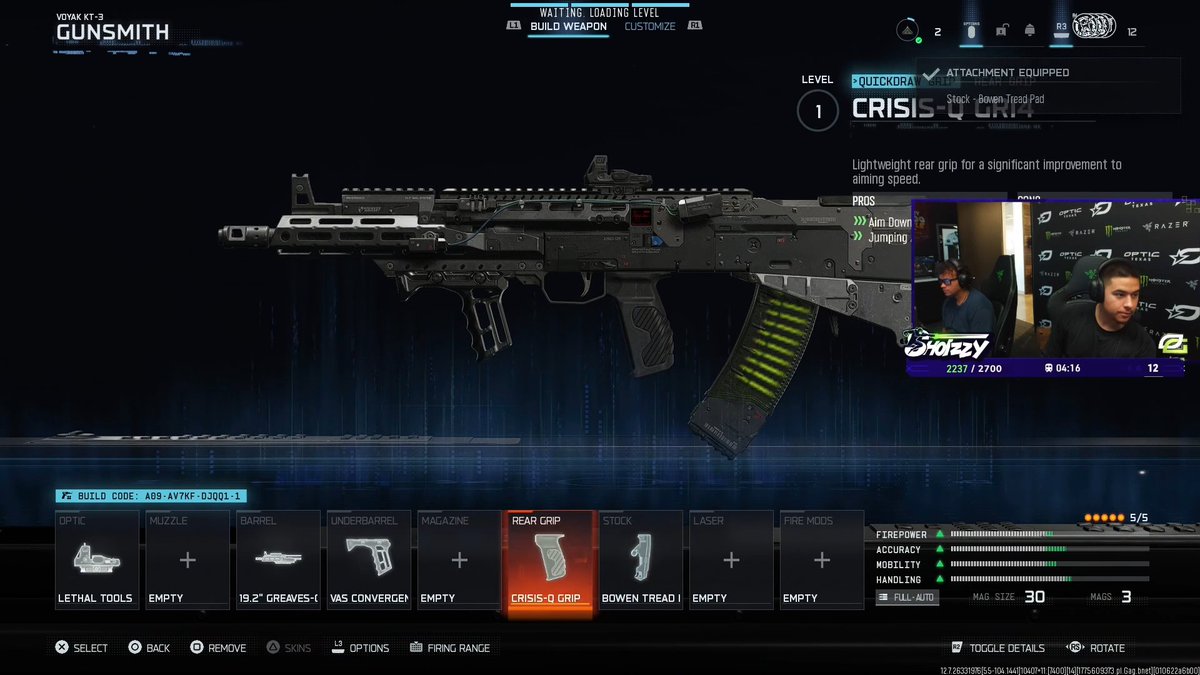Open the VAS Convergent underbarrel slot

point(368,560)
